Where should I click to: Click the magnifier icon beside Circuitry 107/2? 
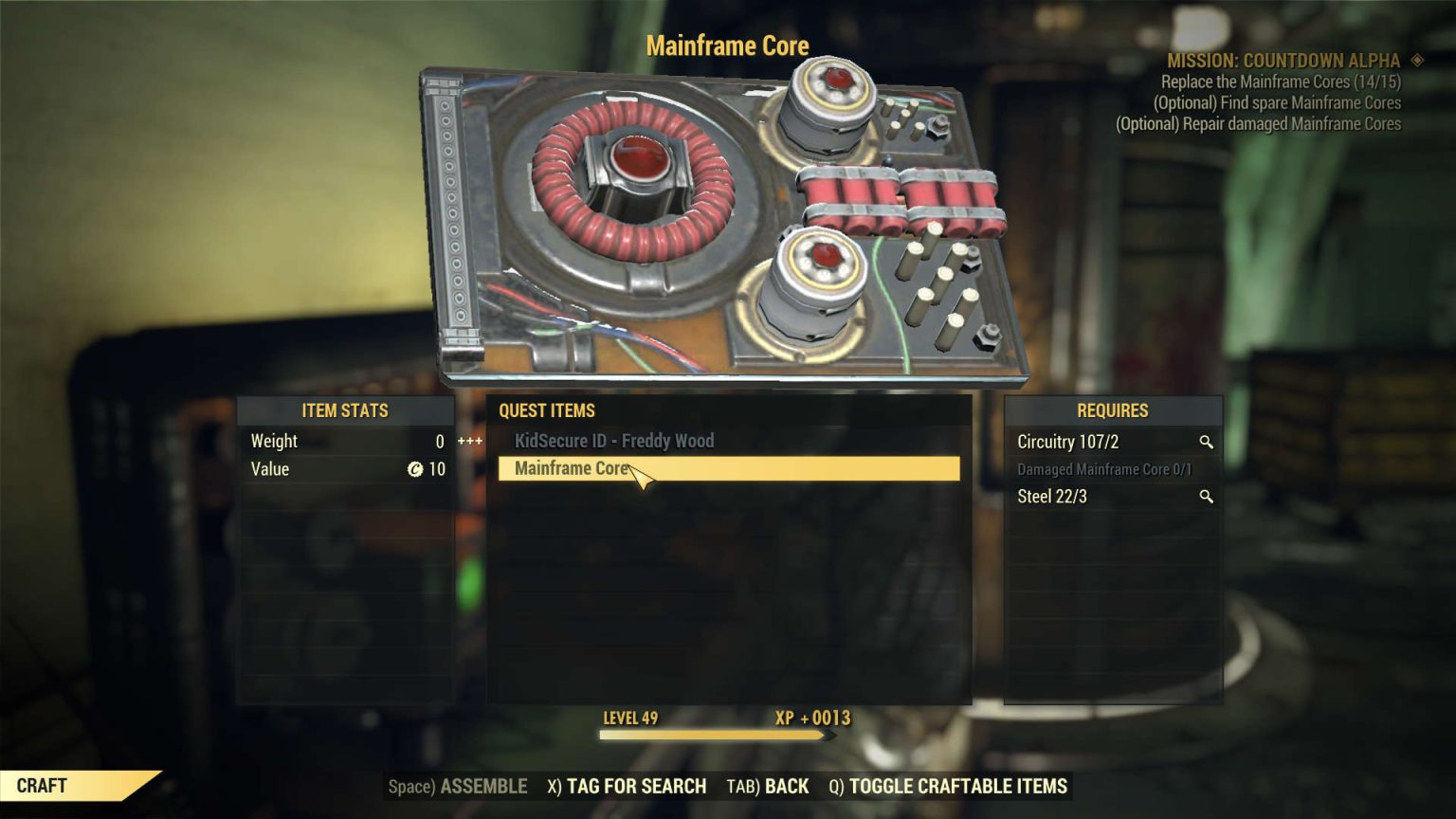(1206, 442)
